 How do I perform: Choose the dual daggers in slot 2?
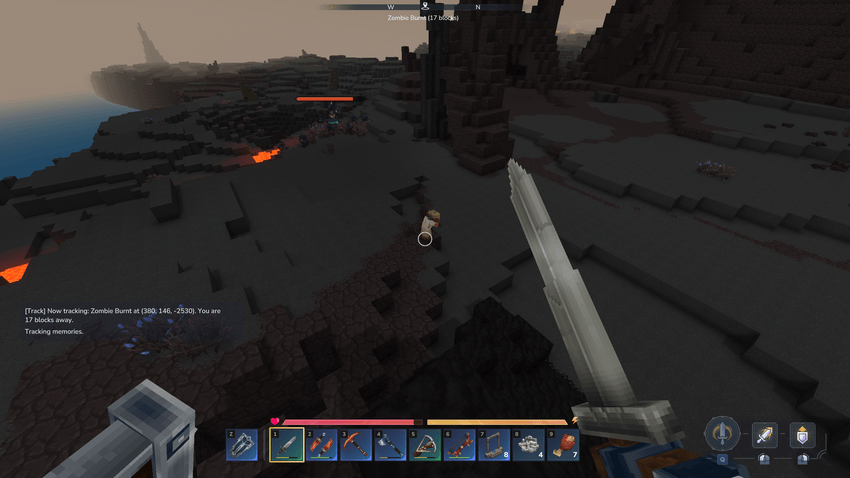click(321, 444)
